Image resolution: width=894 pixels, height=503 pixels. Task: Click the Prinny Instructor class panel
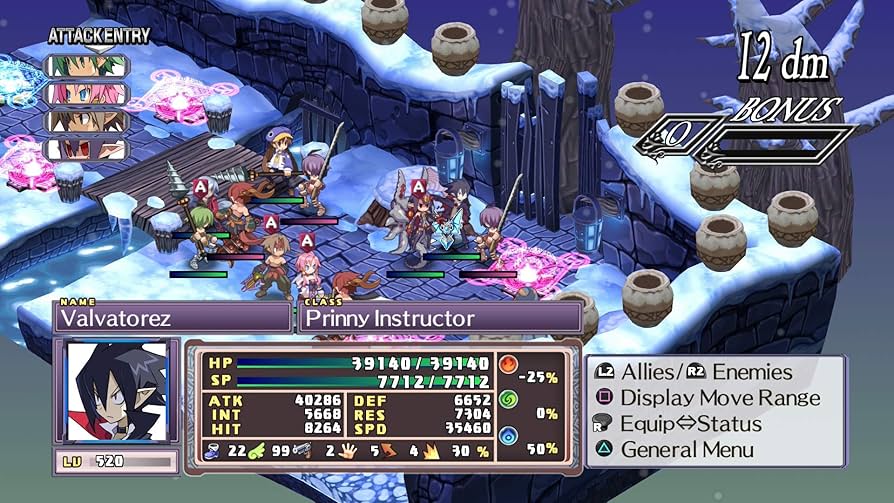[440, 318]
